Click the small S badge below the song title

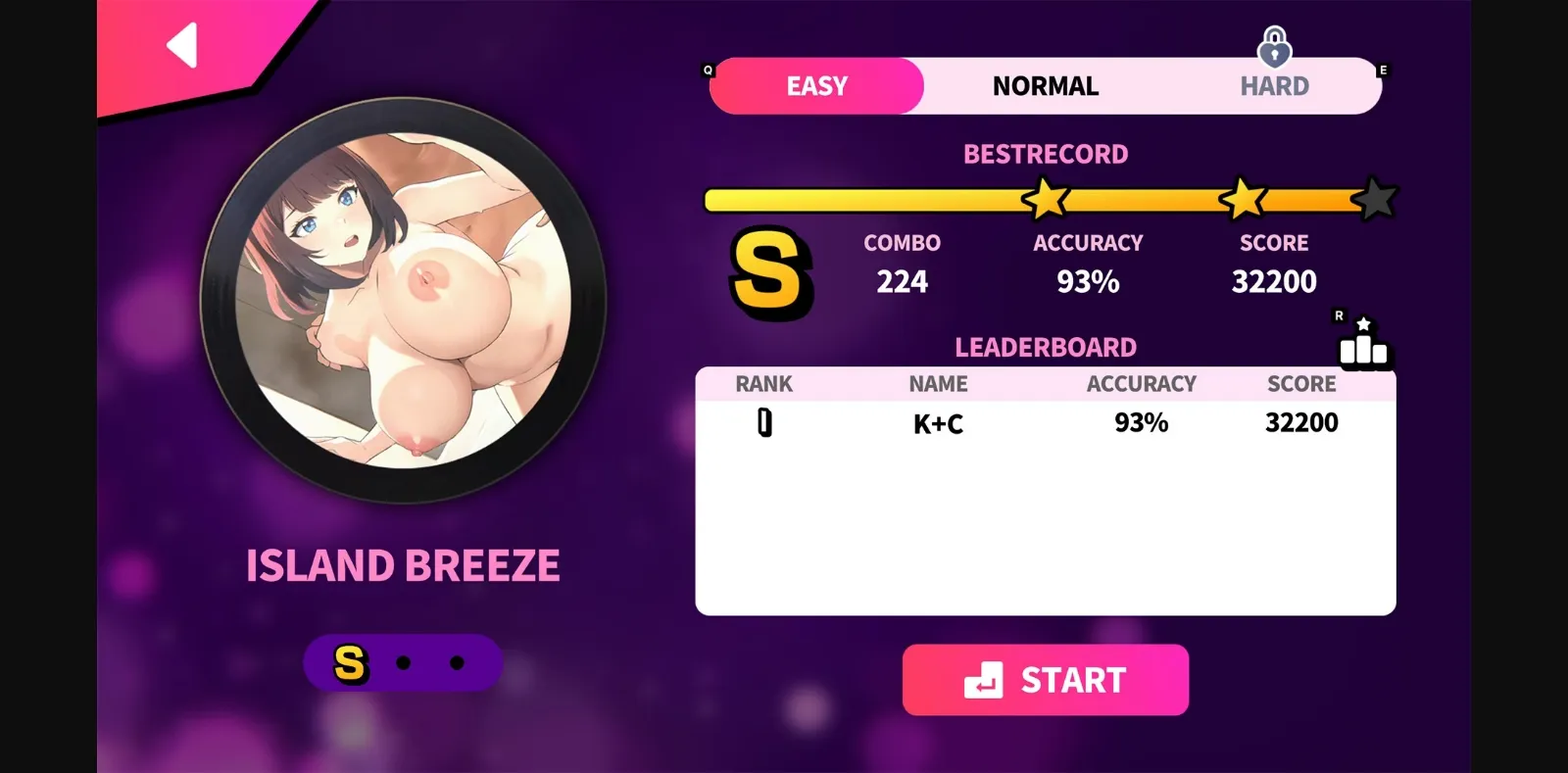(x=349, y=662)
